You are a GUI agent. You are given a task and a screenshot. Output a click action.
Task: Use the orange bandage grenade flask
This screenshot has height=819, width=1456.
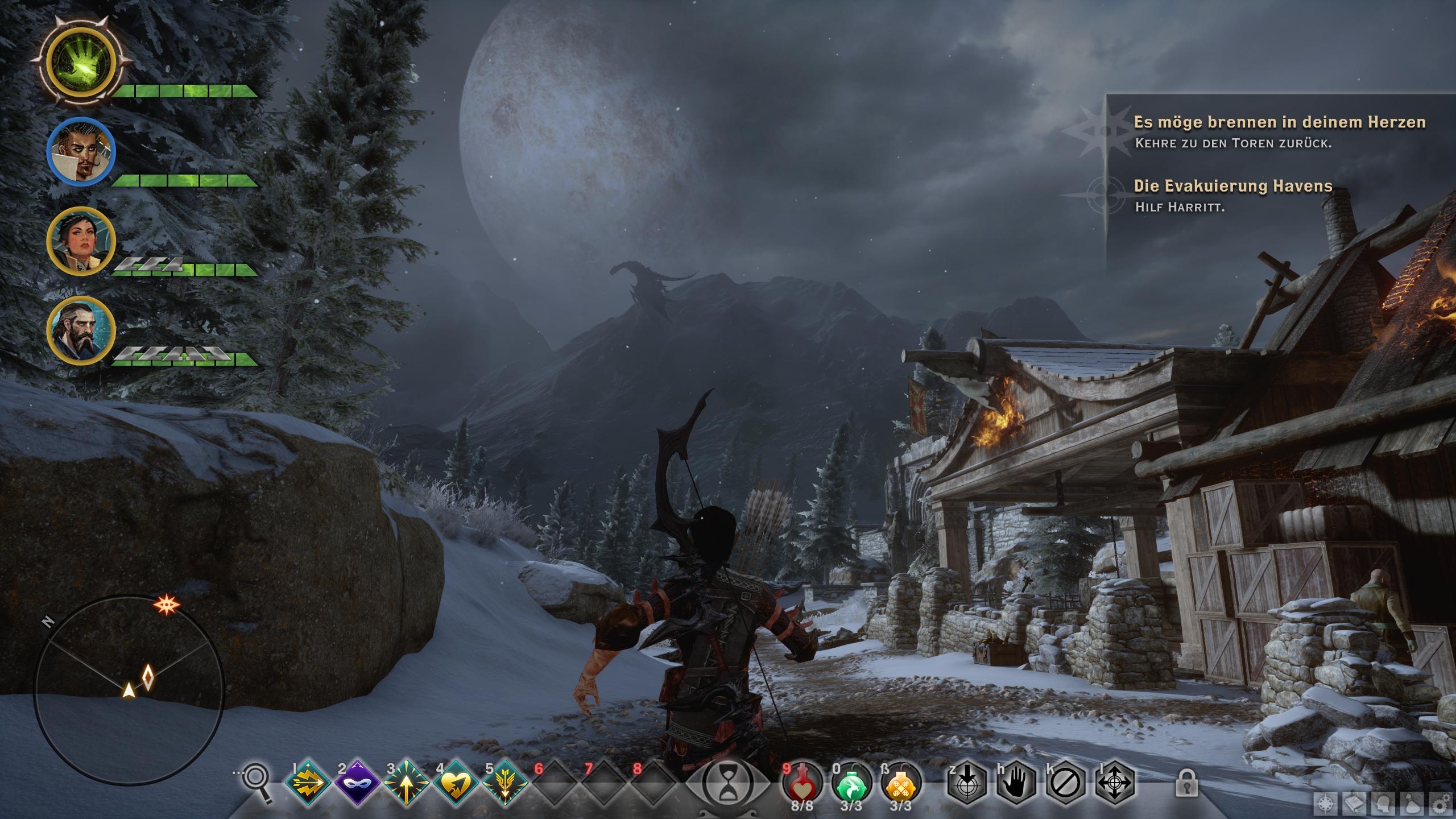[901, 783]
